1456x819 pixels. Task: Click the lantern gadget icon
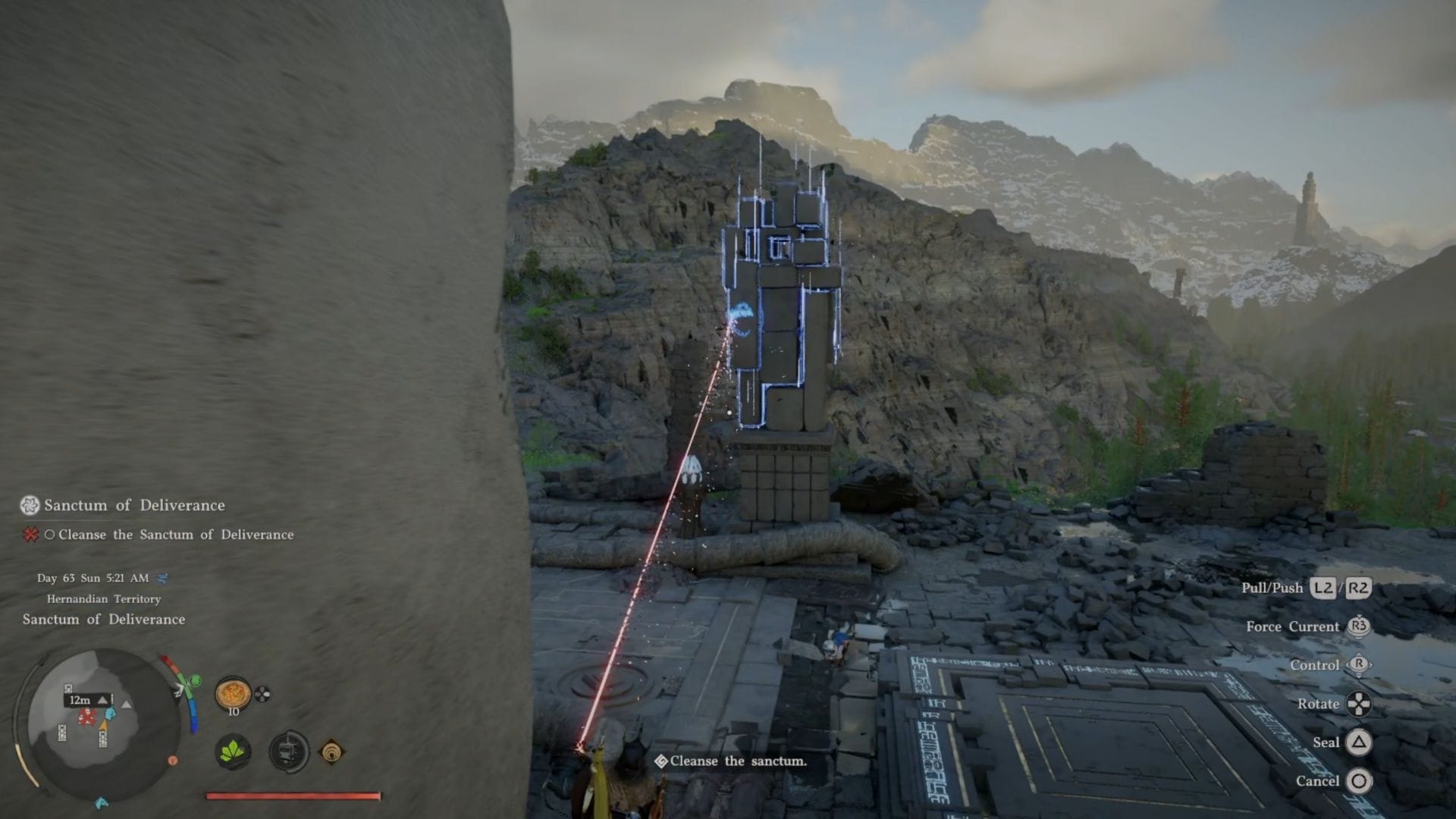pyautogui.click(x=289, y=752)
